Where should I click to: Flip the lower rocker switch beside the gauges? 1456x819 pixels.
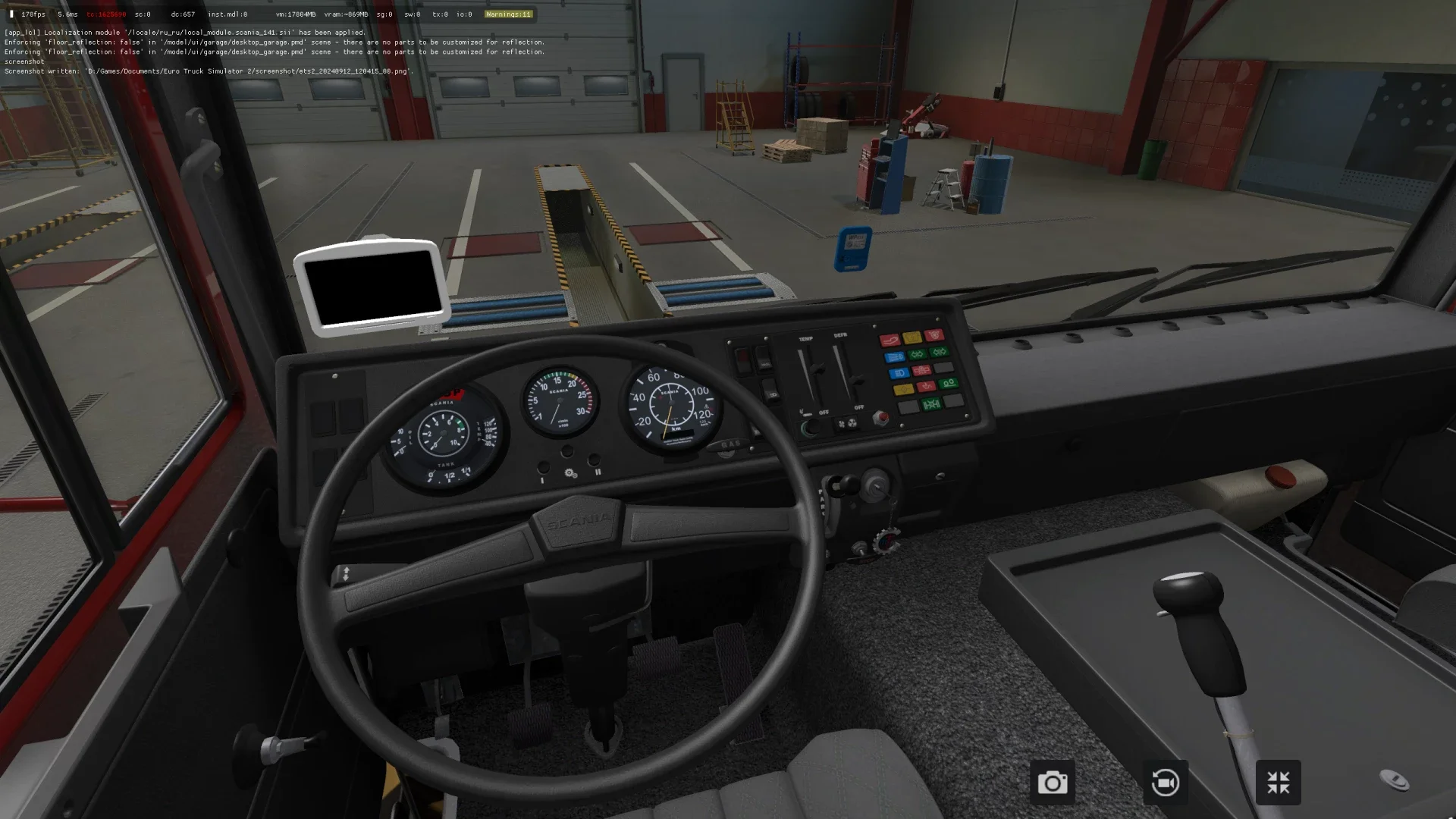(x=770, y=391)
